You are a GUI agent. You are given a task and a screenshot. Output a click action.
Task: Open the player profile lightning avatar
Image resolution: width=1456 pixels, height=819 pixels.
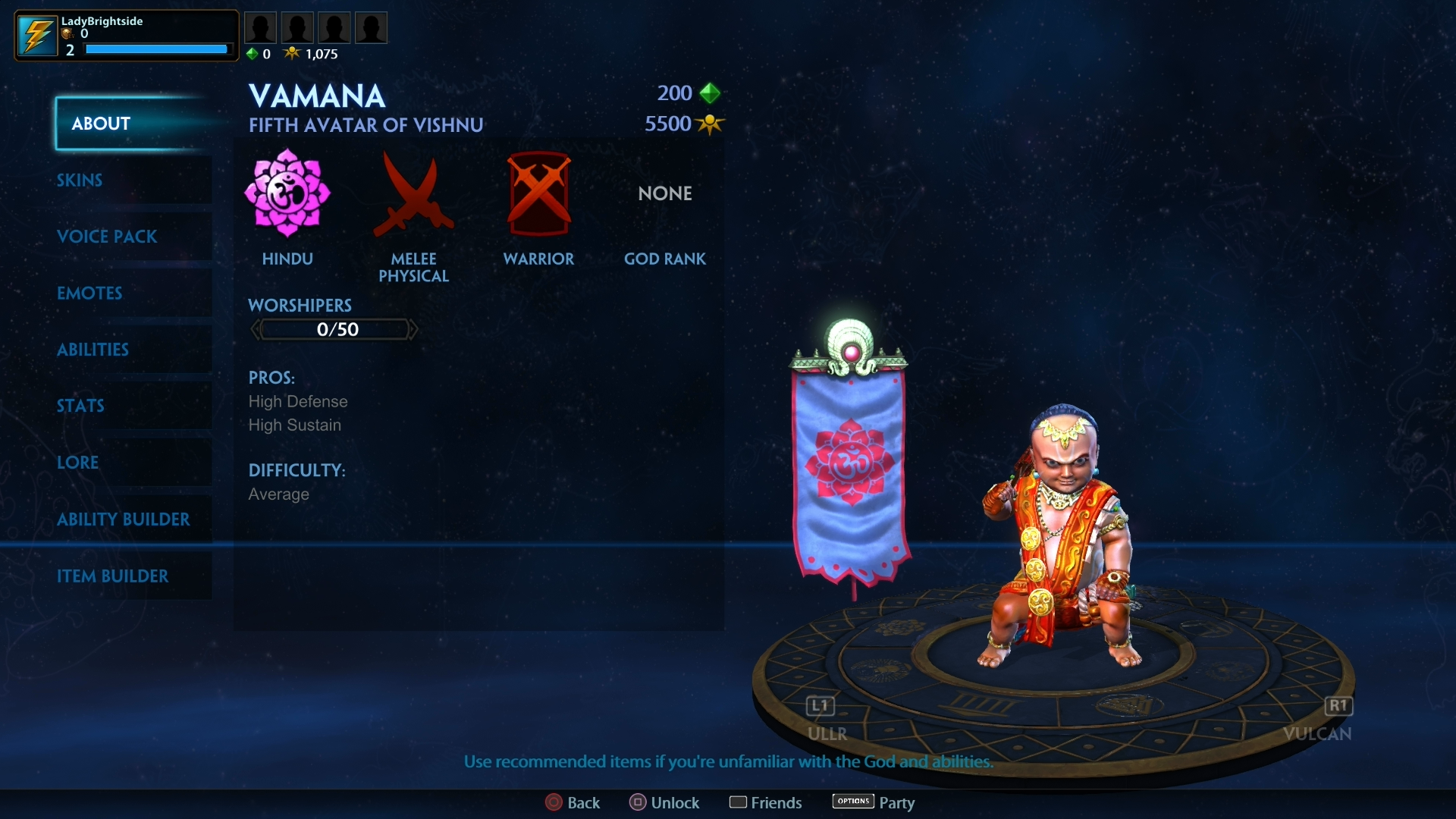click(x=36, y=35)
